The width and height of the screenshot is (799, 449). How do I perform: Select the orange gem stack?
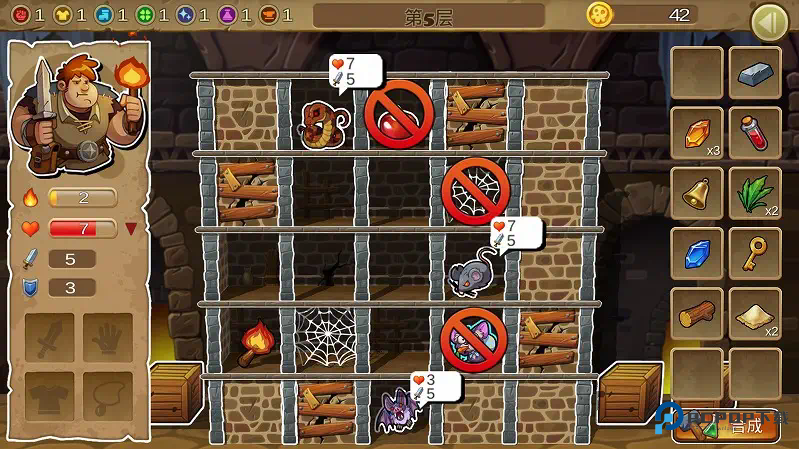click(696, 132)
